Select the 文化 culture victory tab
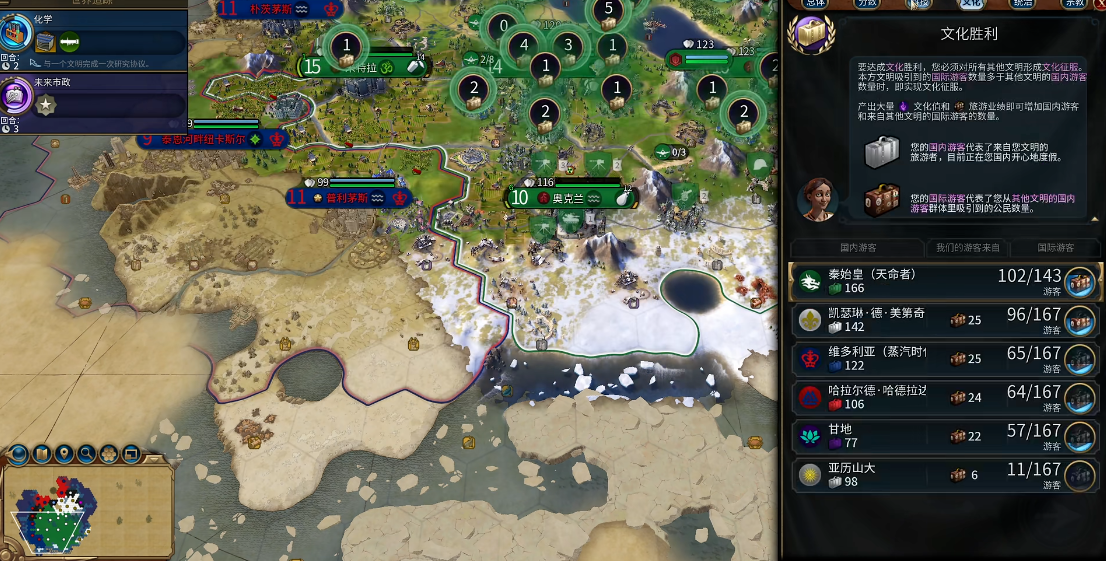 pyautogui.click(x=970, y=4)
